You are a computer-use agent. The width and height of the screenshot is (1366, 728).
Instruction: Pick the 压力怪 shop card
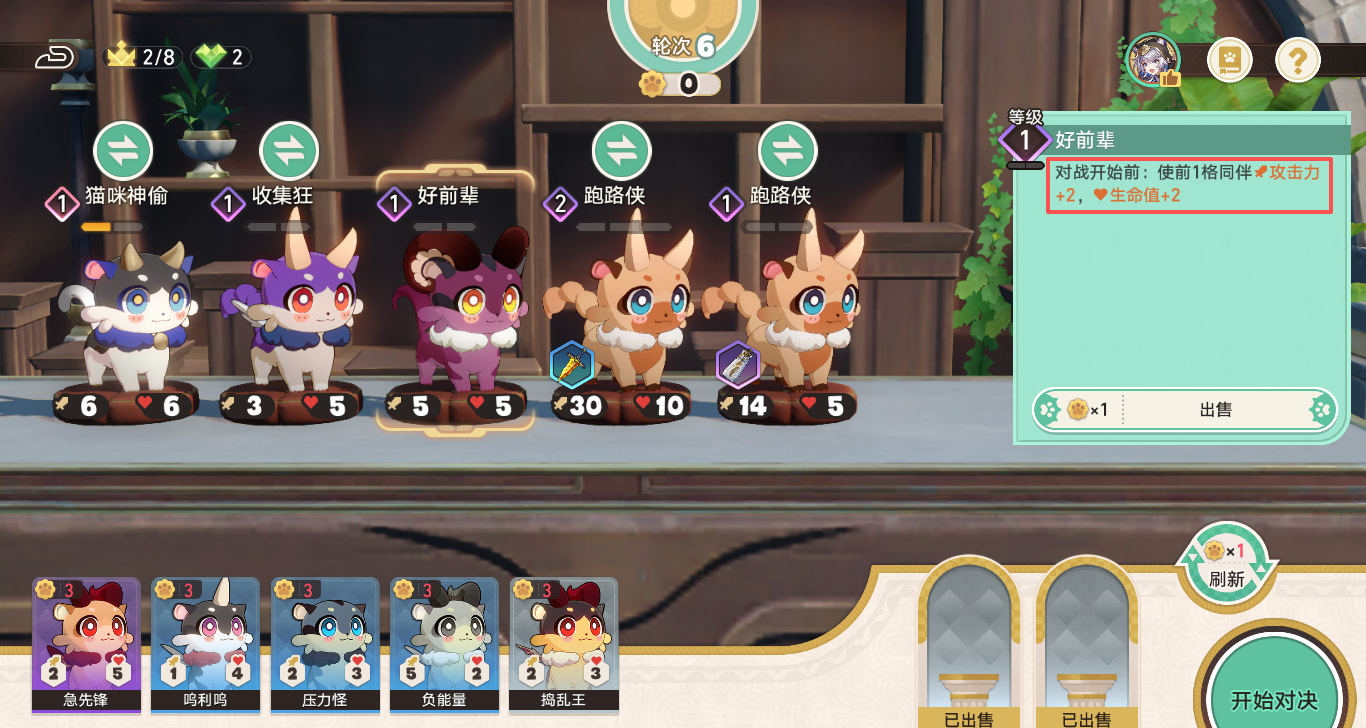pyautogui.click(x=325, y=640)
